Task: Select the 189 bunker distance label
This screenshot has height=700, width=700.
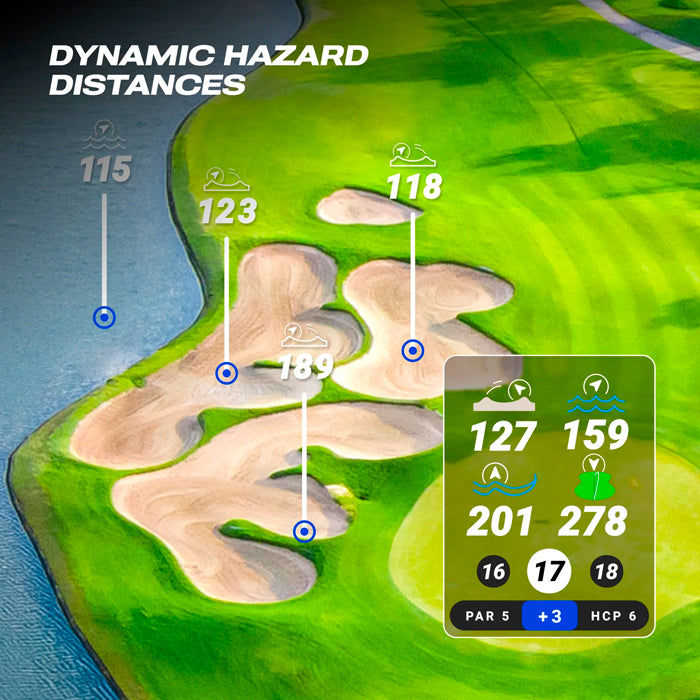Action: coord(305,367)
